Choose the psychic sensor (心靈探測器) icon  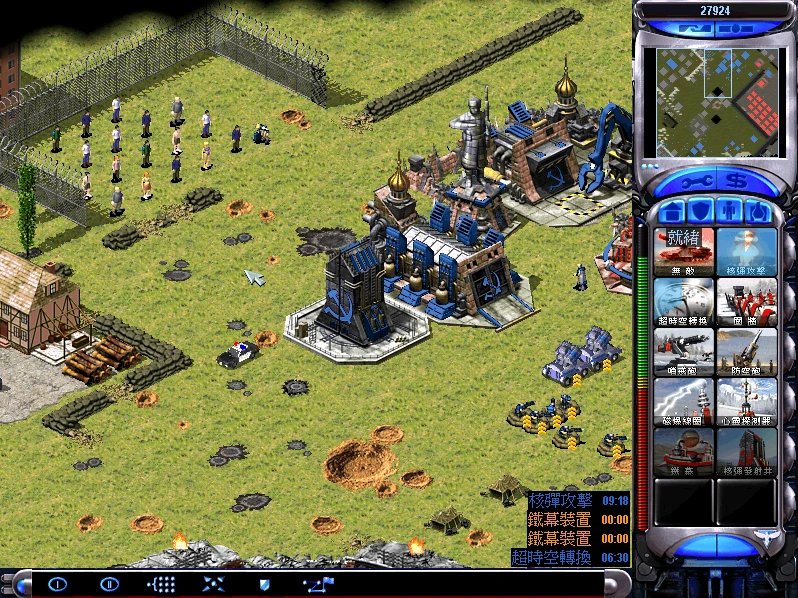(746, 400)
